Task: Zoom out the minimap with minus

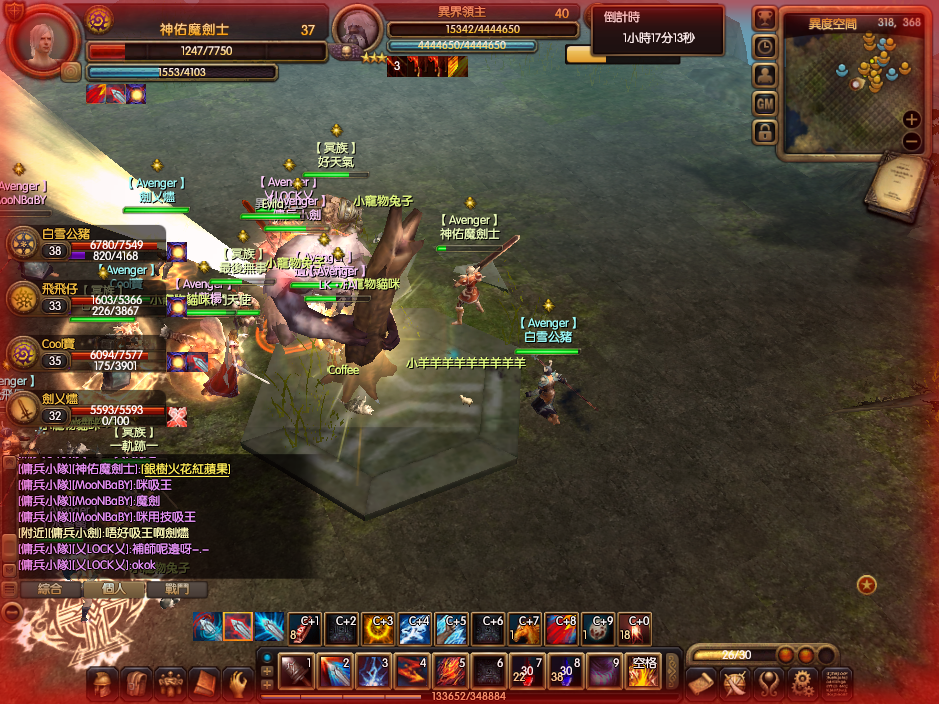Action: [911, 141]
